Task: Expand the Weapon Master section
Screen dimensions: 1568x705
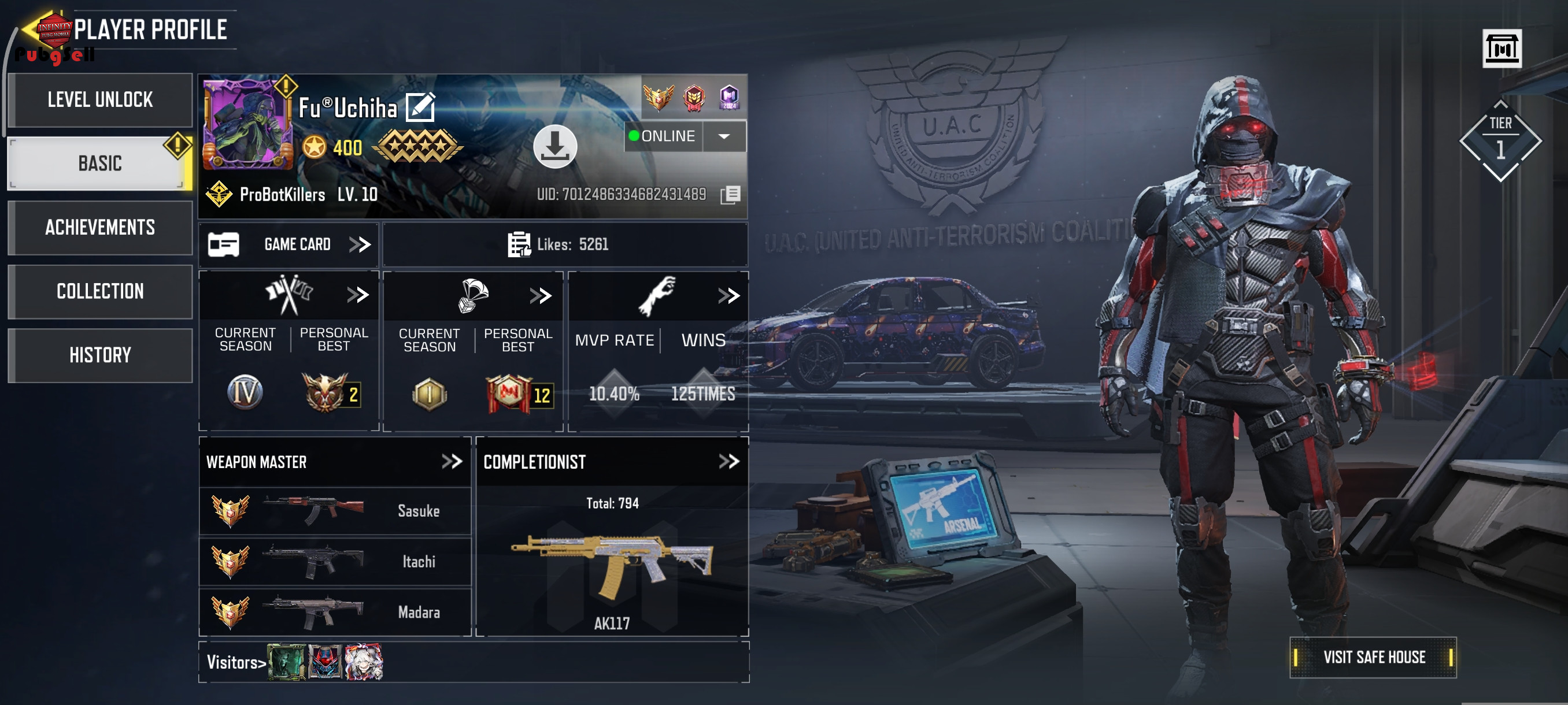Action: (x=452, y=462)
